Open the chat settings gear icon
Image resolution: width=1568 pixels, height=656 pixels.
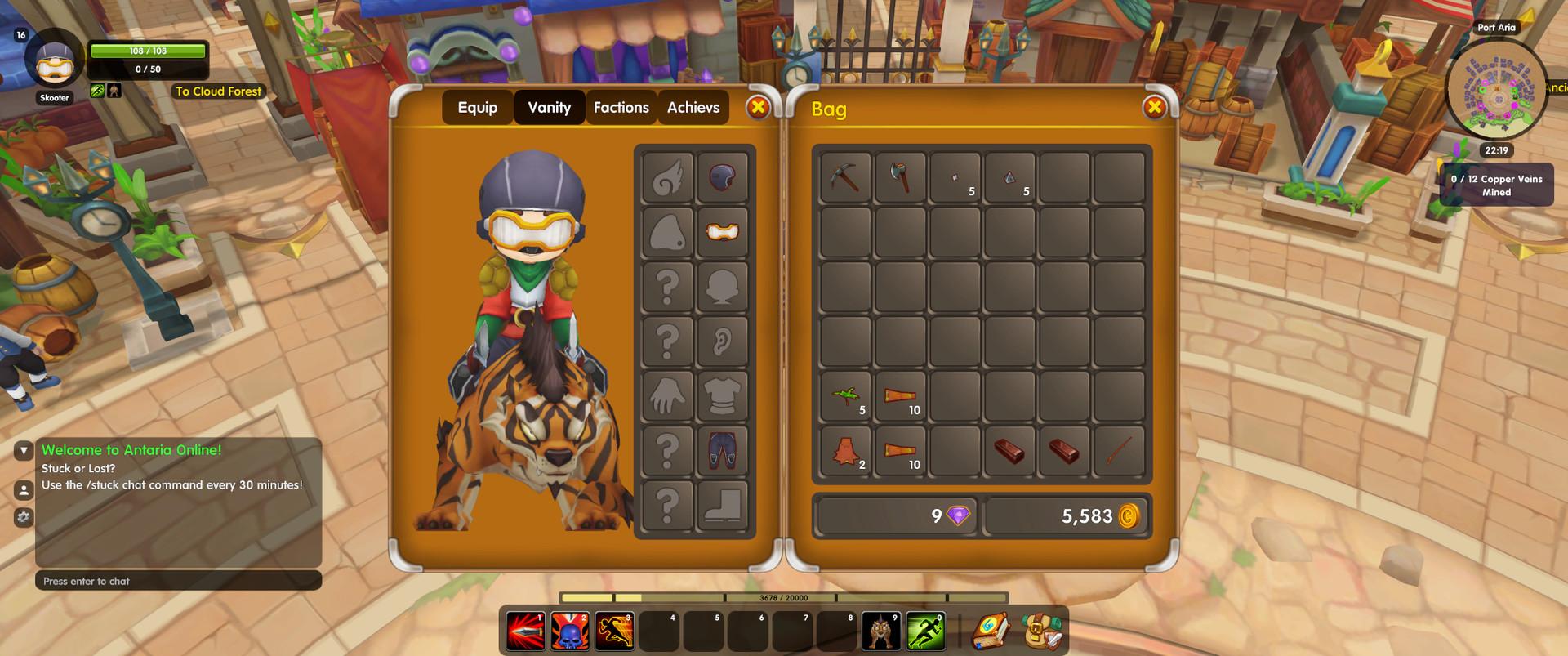tap(22, 517)
